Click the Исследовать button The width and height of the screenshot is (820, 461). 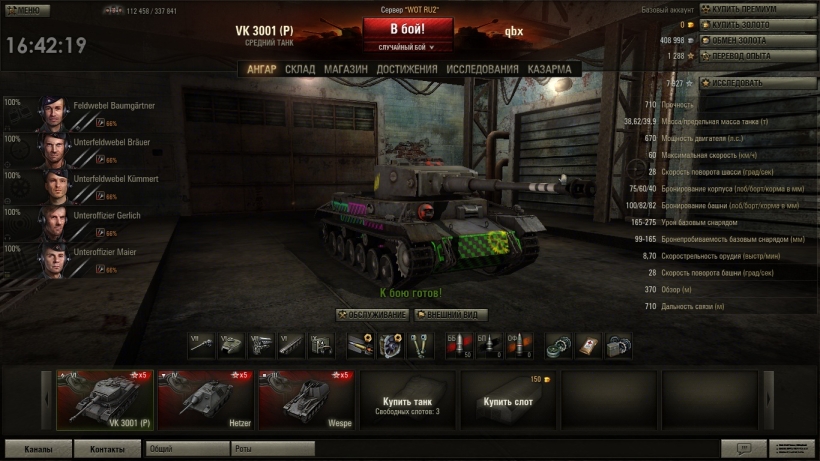click(757, 83)
